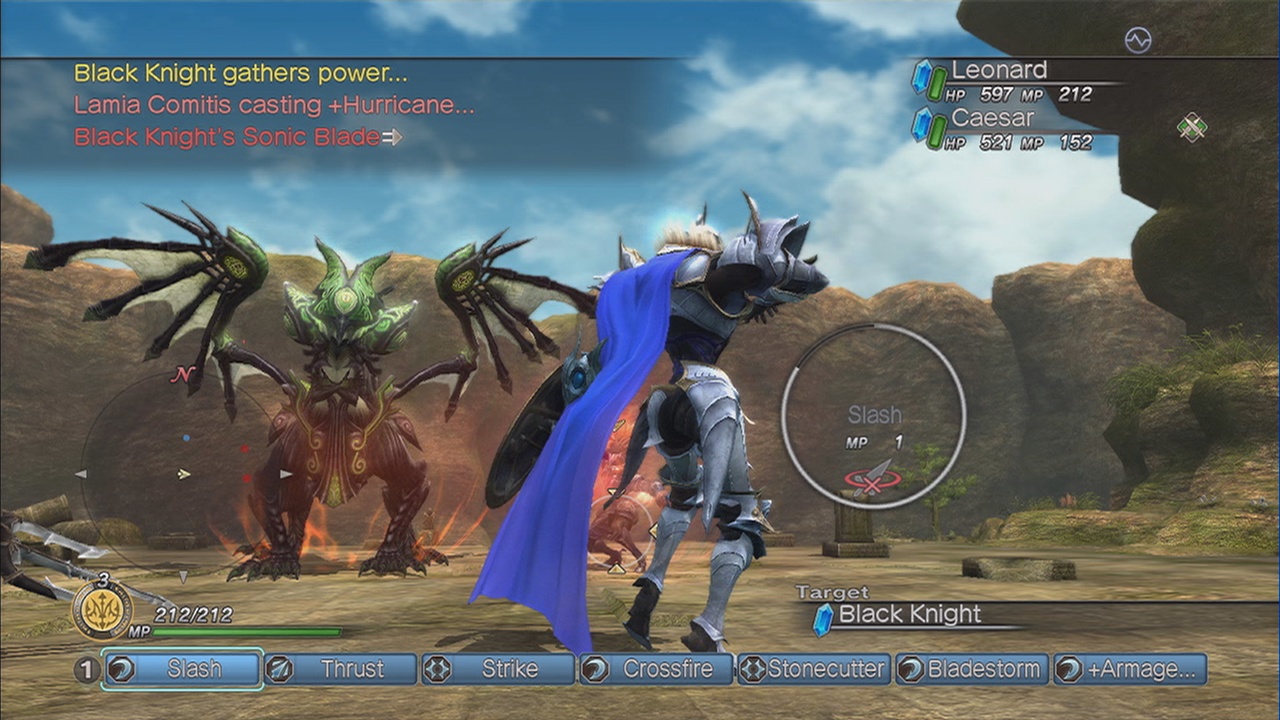Screen dimensions: 1280x720
Task: Select the Slash sword icon in the command bar
Action: point(120,670)
